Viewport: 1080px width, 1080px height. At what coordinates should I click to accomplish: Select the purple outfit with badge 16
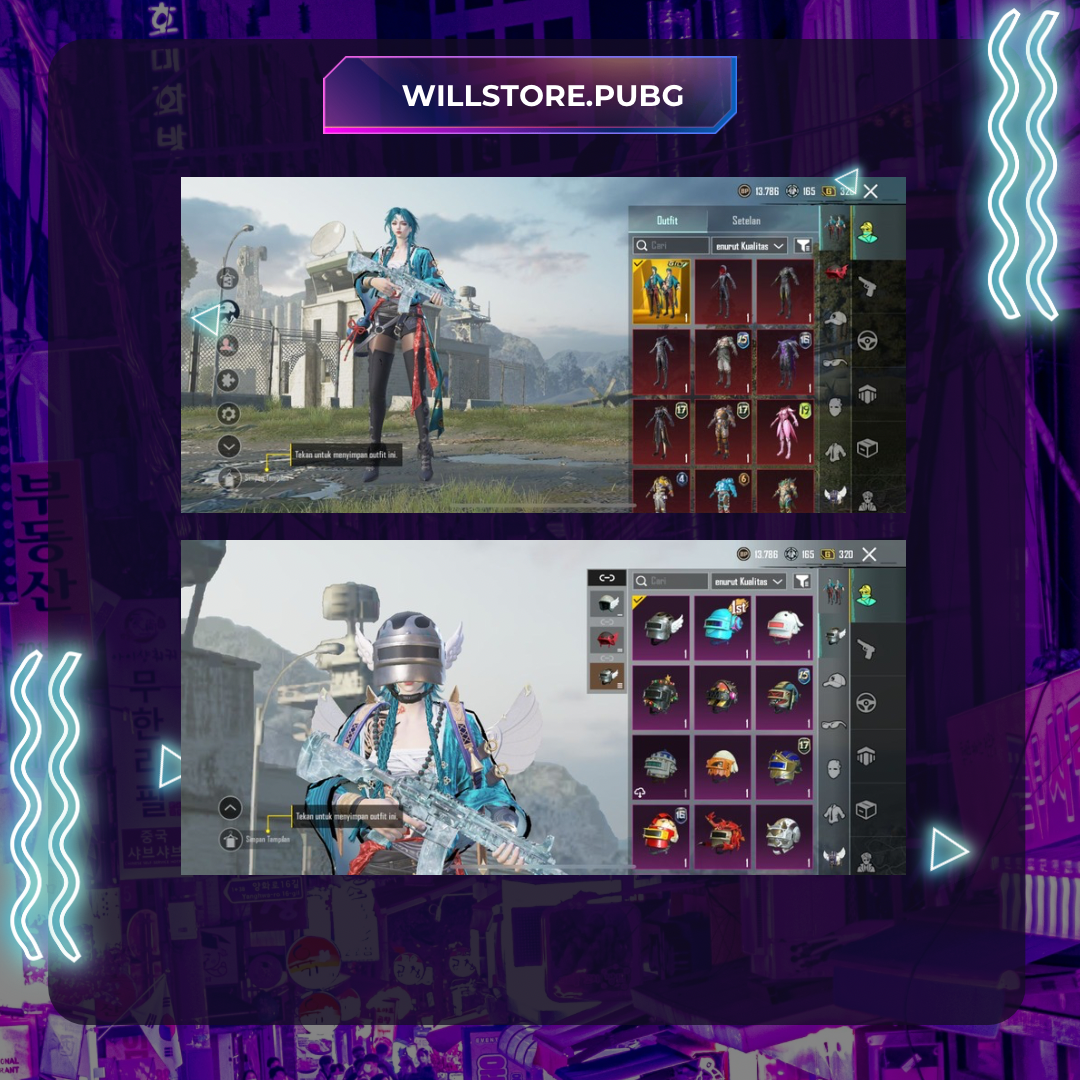click(x=785, y=361)
